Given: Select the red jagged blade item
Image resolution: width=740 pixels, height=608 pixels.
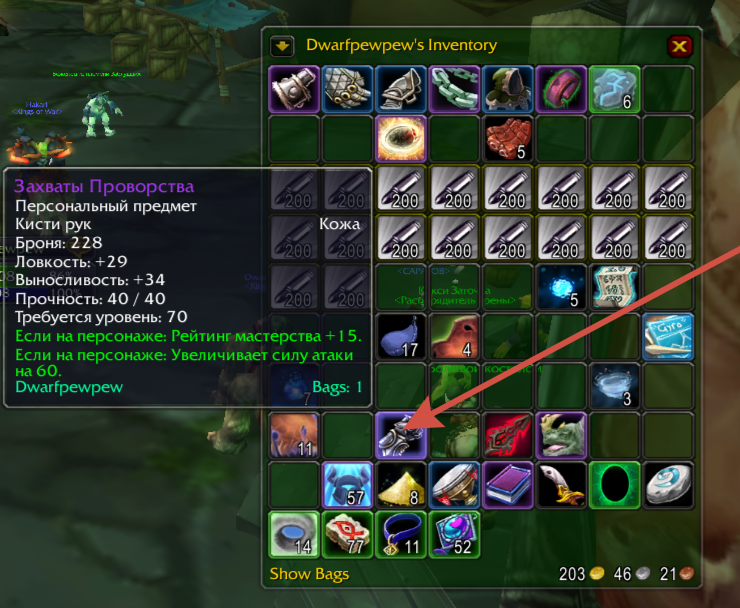Looking at the screenshot, I should (508, 436).
